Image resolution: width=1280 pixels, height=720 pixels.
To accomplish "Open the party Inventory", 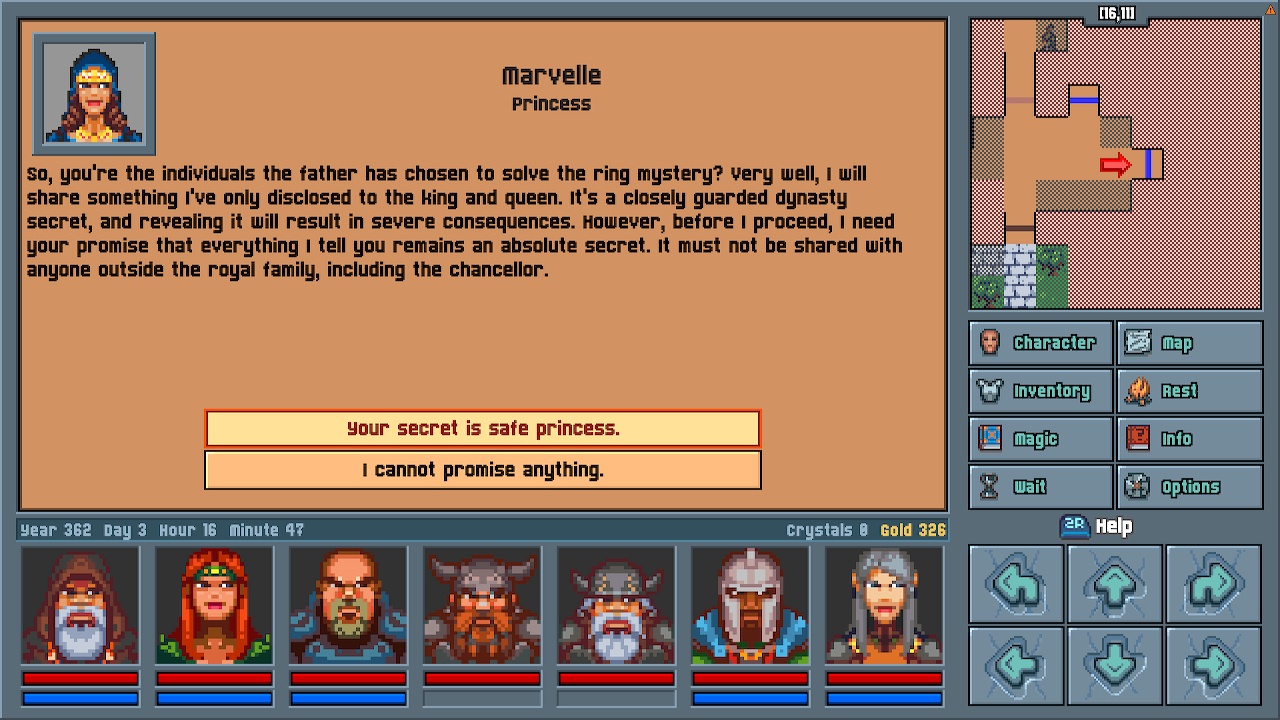I will point(1039,390).
